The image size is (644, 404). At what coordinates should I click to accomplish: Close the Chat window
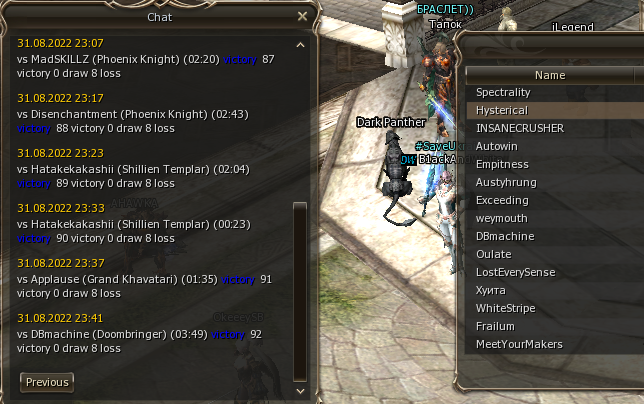click(302, 16)
